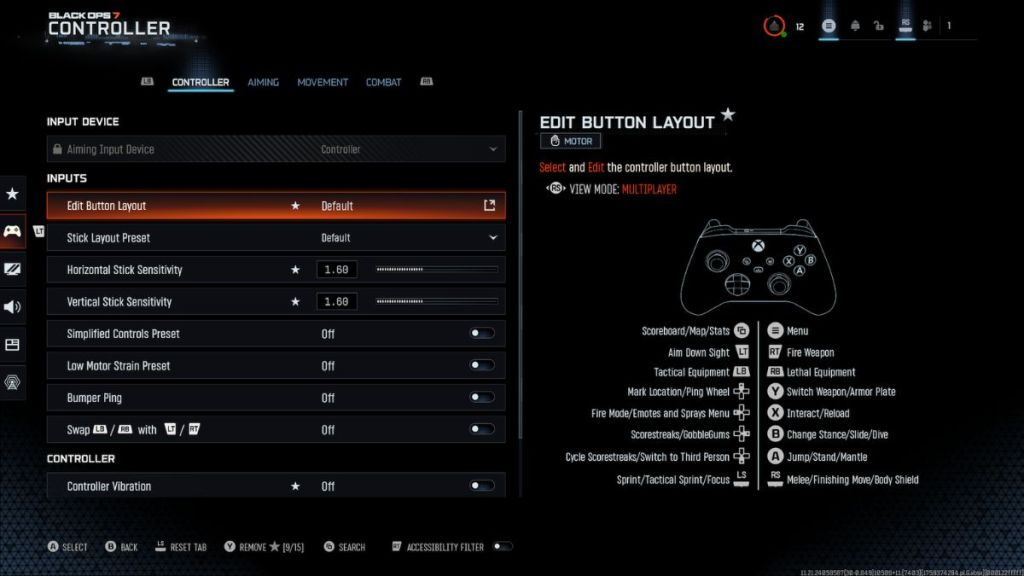Select the interface layout settings category
This screenshot has height=576, width=1024.
click(x=13, y=345)
